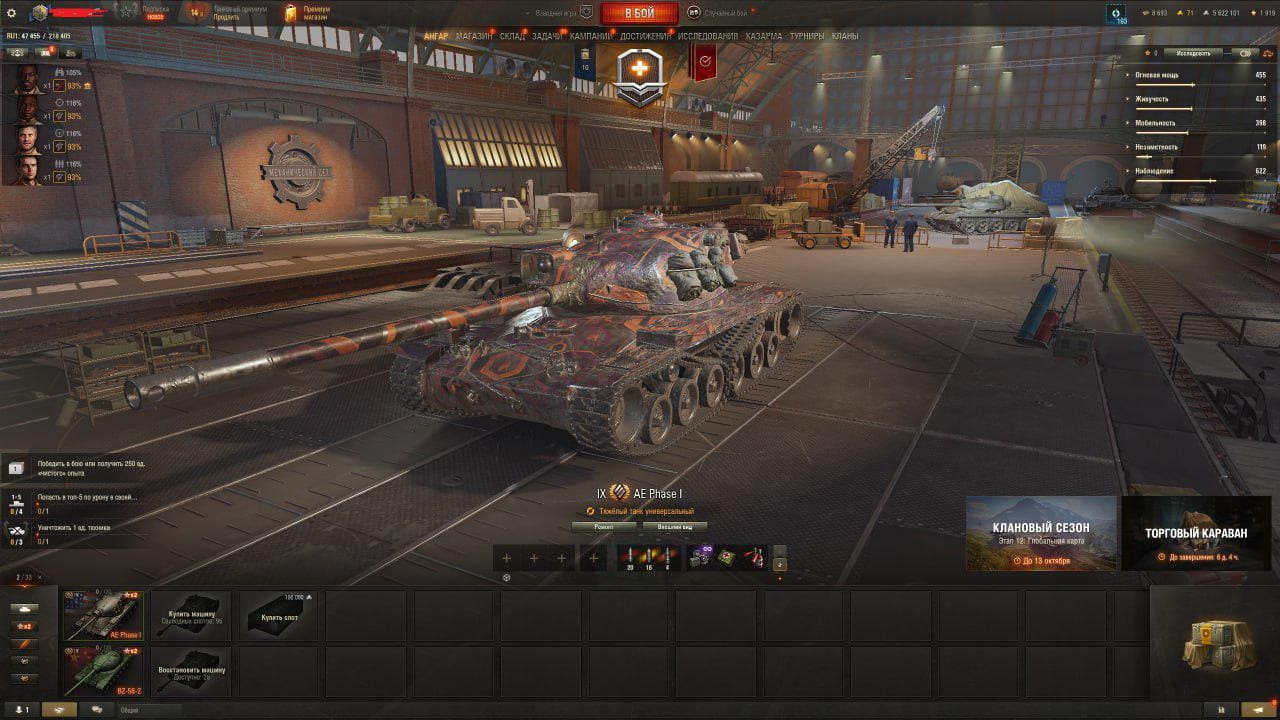Open the Внешний вид customization
The image size is (1280, 720).
coord(675,526)
